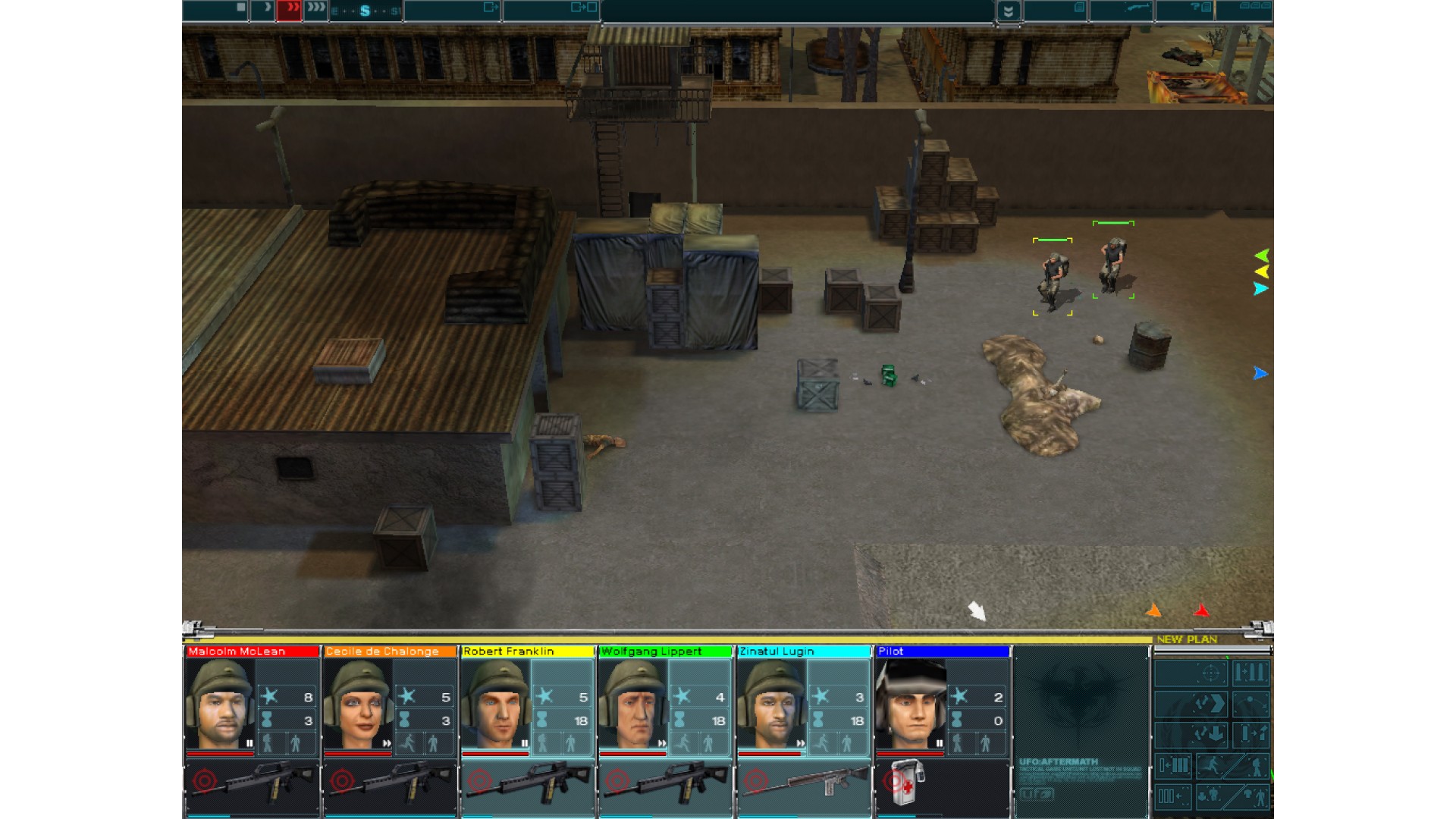Image resolution: width=1456 pixels, height=819 pixels.
Task: Pick Wolfgang Lippert's portrait
Action: tap(634, 704)
